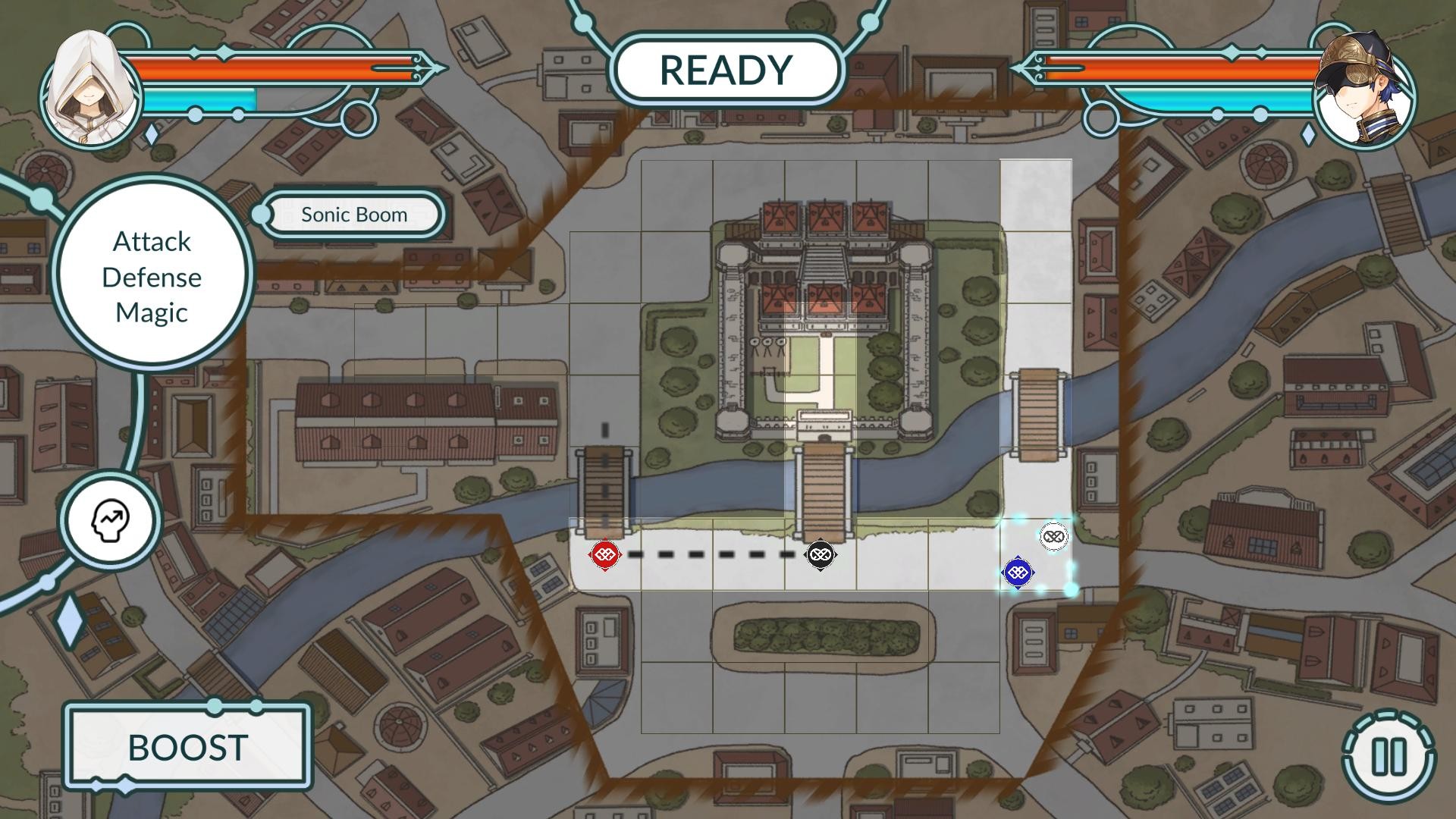Screen dimensions: 1456x819
Task: Activate the BOOST button
Action: coord(187,748)
